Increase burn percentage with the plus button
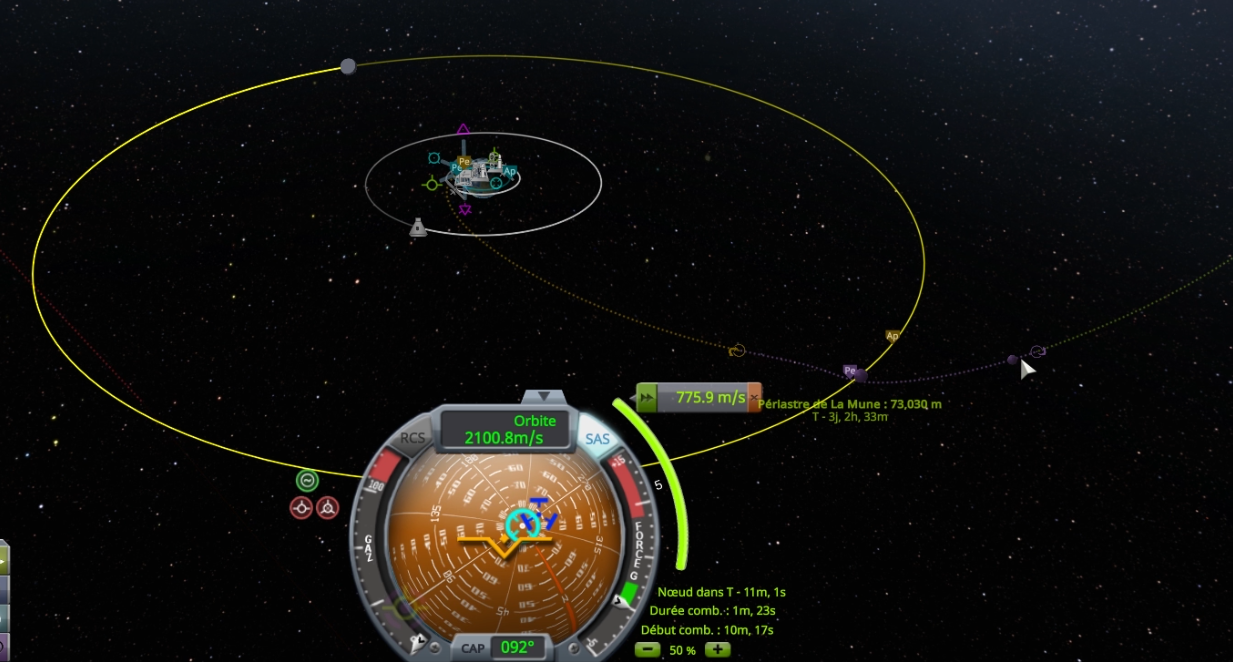1233x662 pixels. tap(717, 650)
